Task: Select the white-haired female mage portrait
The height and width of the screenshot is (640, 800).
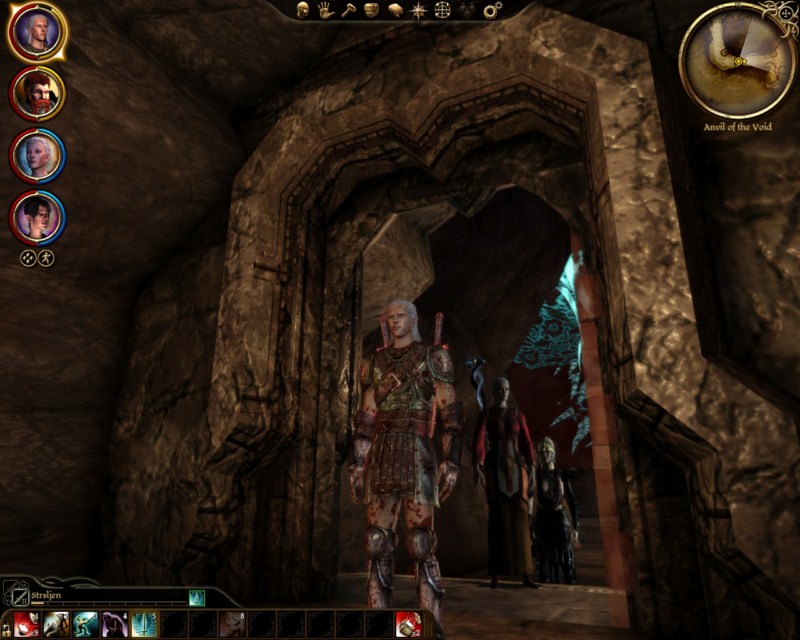Action: (38, 155)
